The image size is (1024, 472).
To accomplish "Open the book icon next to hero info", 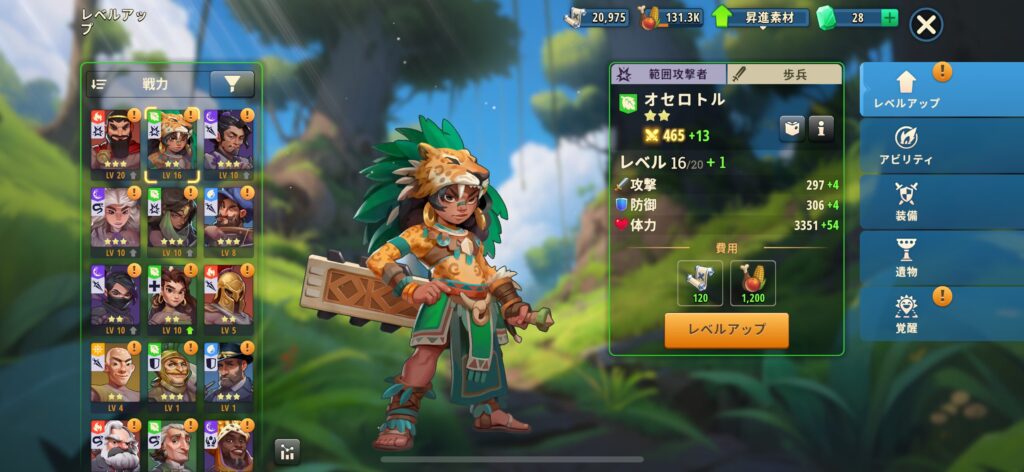I will click(792, 127).
